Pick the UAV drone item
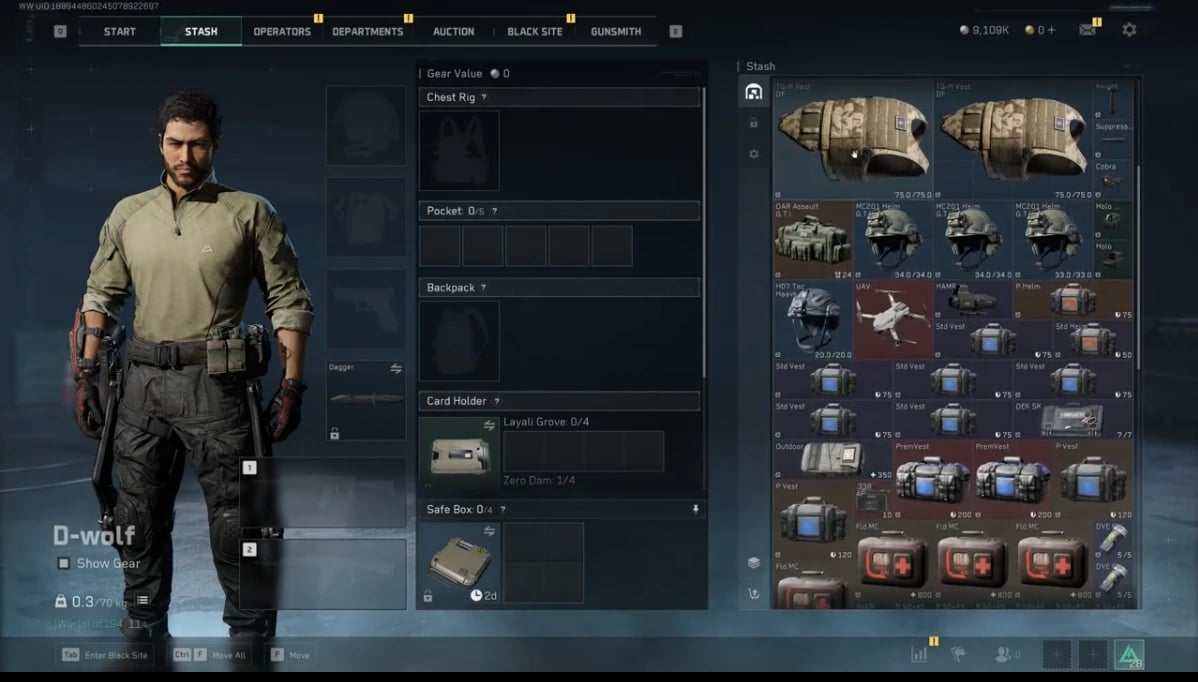 [x=892, y=319]
